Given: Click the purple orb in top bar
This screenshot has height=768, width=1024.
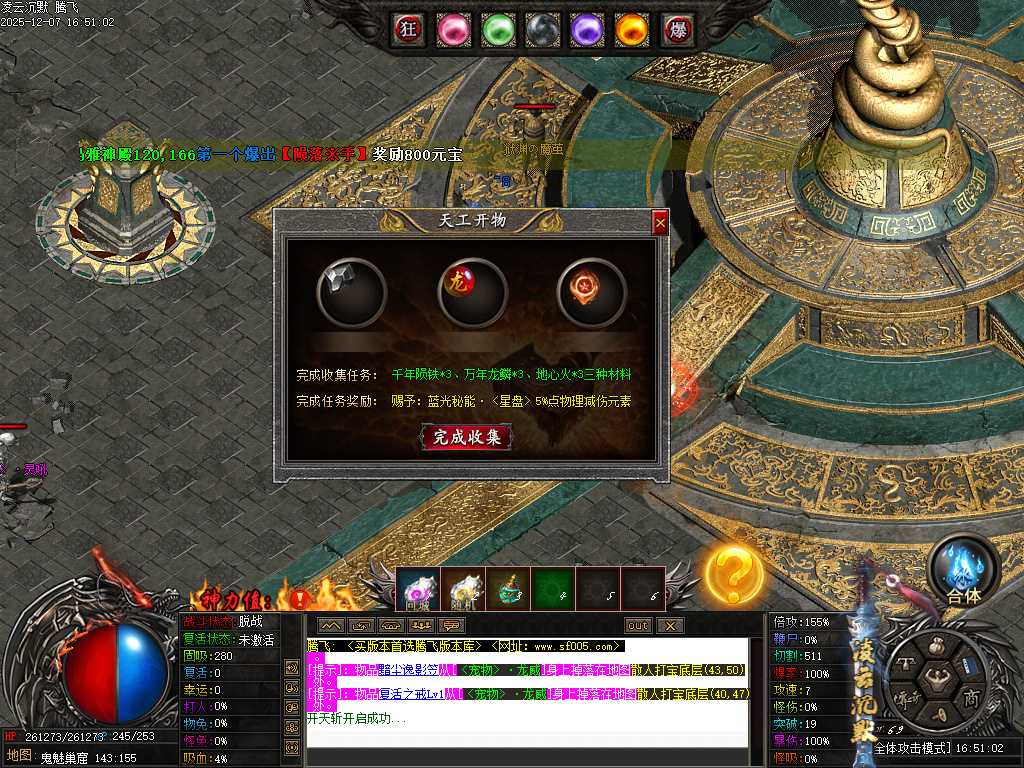Looking at the screenshot, I should [x=587, y=29].
